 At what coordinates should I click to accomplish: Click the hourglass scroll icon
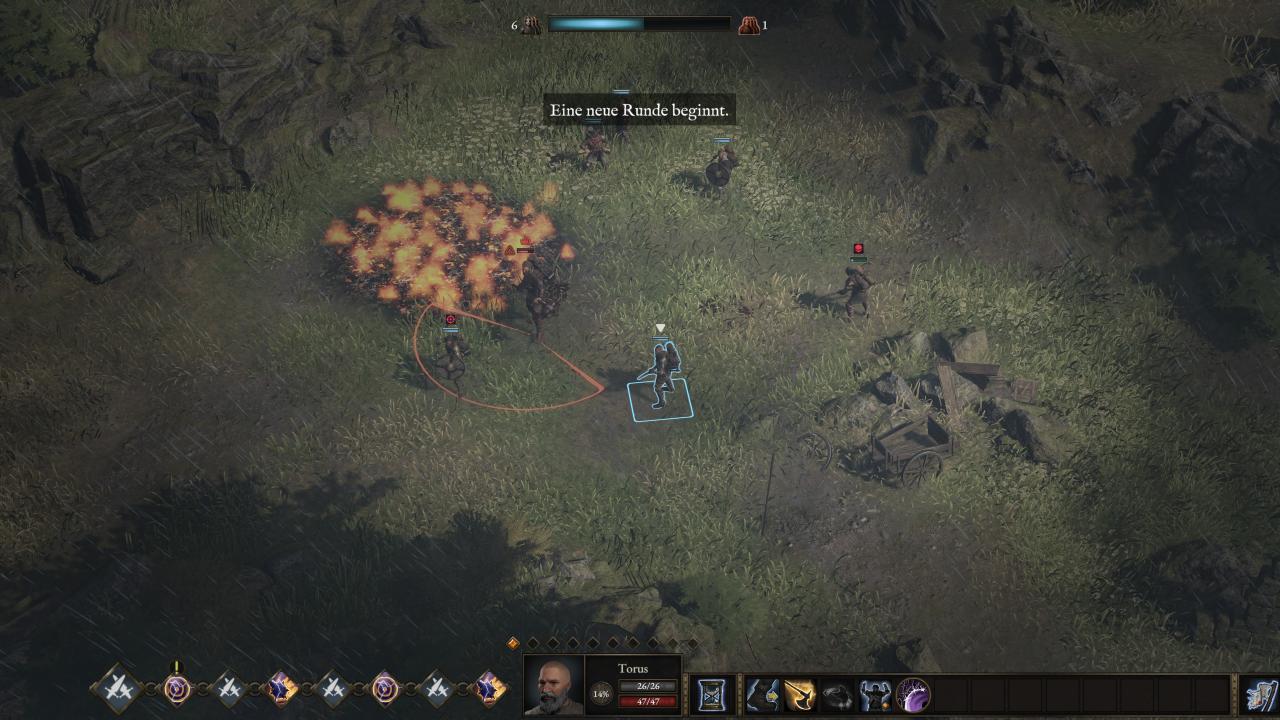(x=712, y=694)
